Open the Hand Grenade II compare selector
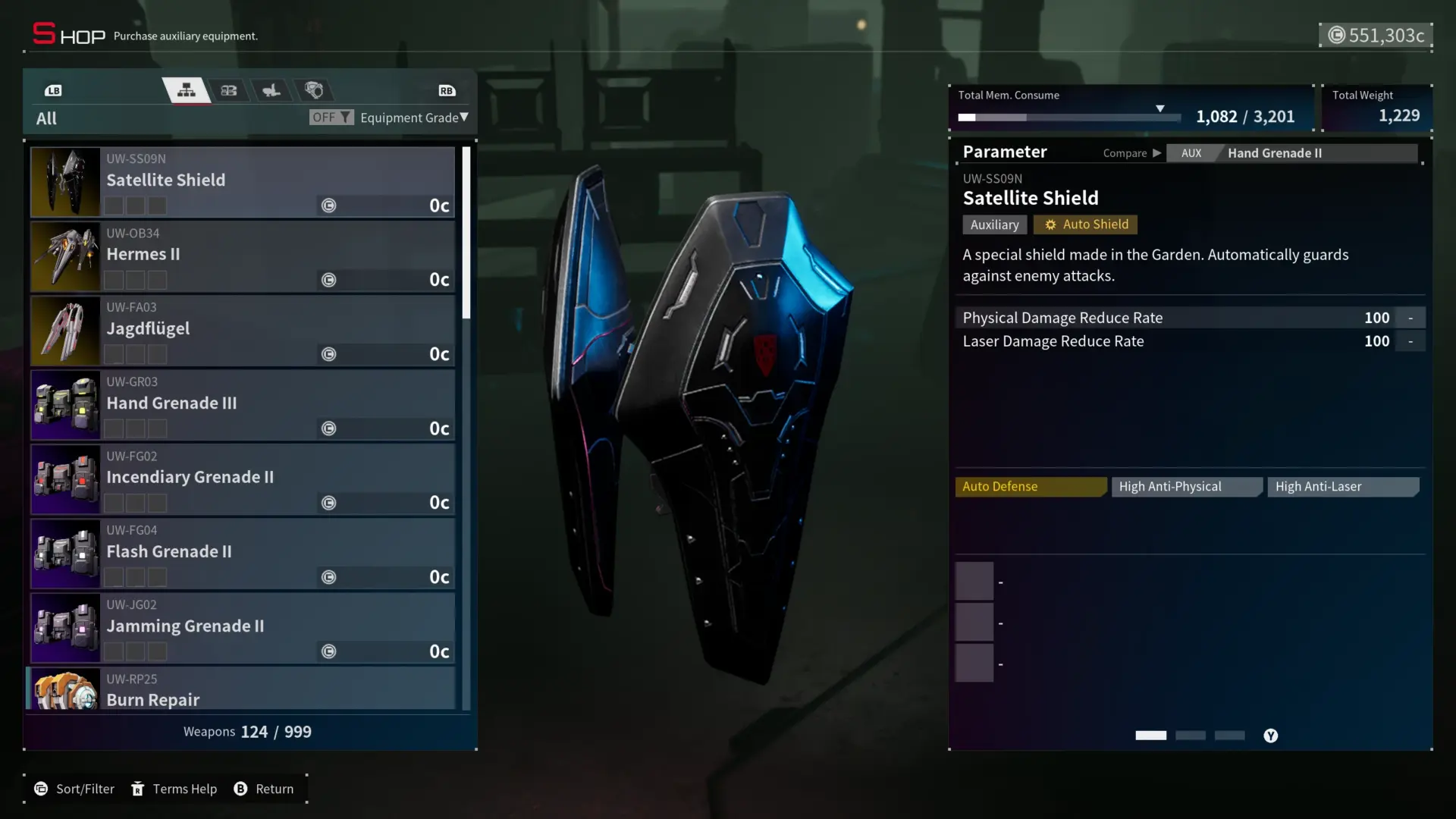This screenshot has width=1456, height=819. (x=1291, y=153)
